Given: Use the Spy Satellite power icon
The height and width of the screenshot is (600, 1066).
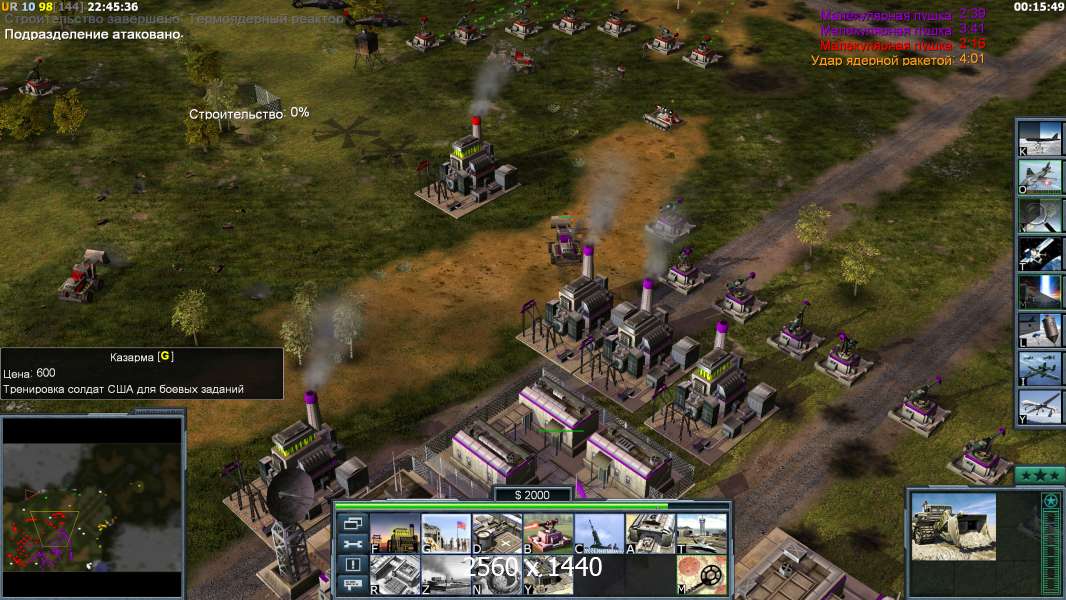Looking at the screenshot, I should pyautogui.click(x=1040, y=252).
